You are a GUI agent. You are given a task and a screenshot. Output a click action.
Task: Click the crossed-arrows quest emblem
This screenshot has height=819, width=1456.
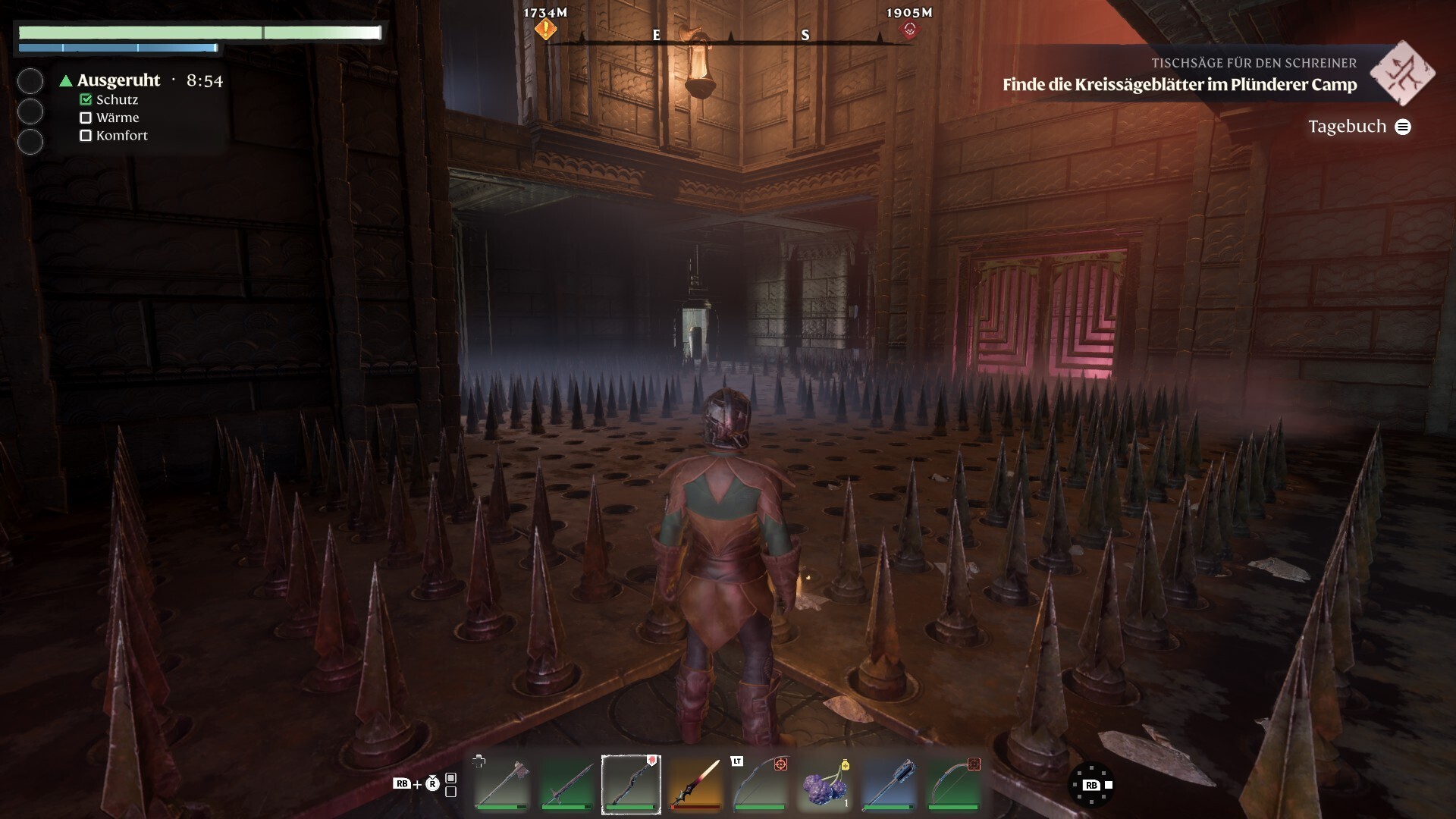tap(1402, 74)
